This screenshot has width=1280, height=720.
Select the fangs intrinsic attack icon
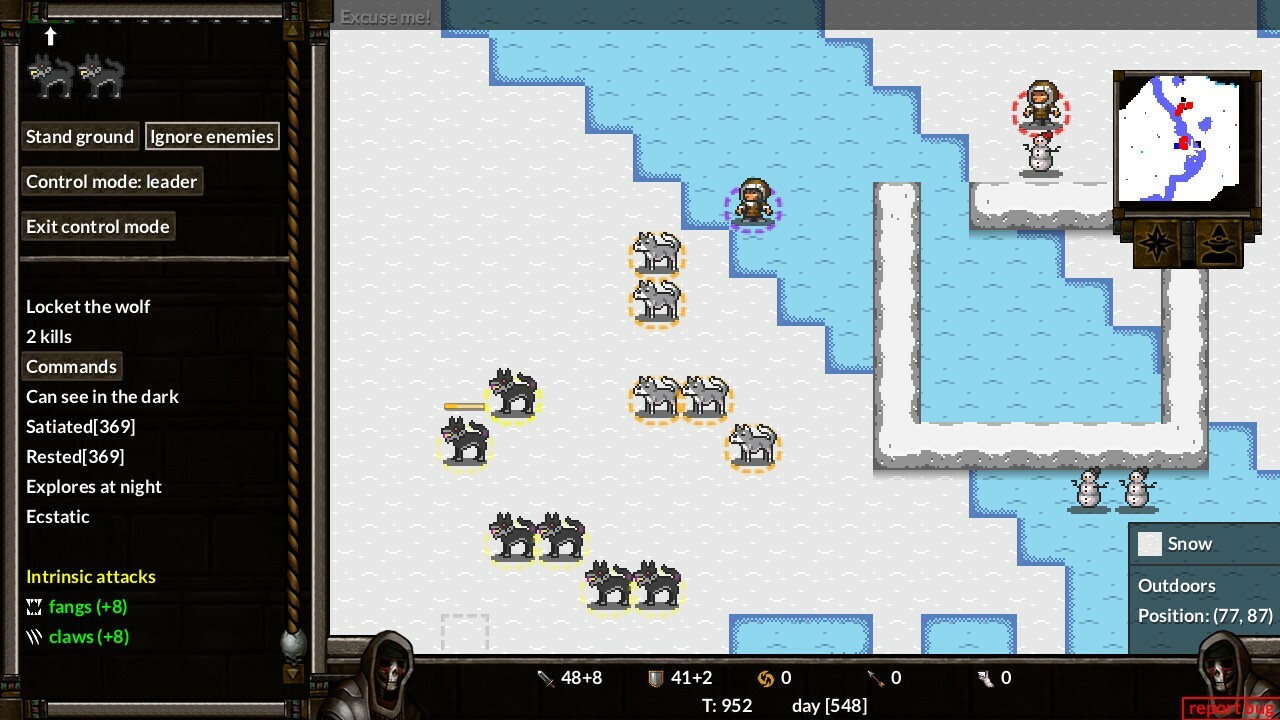(33, 606)
